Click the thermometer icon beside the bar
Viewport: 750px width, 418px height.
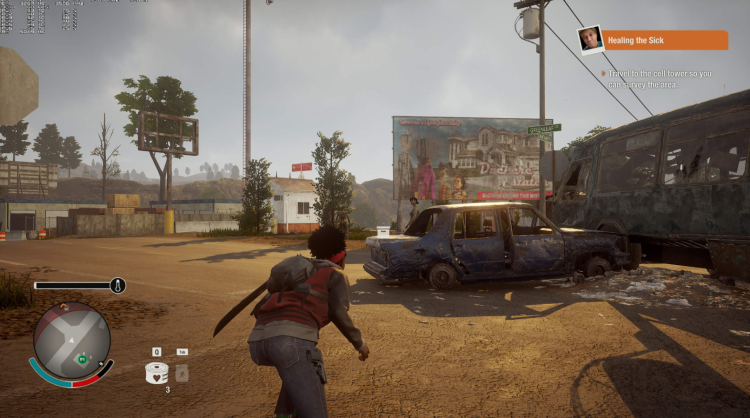click(x=117, y=285)
